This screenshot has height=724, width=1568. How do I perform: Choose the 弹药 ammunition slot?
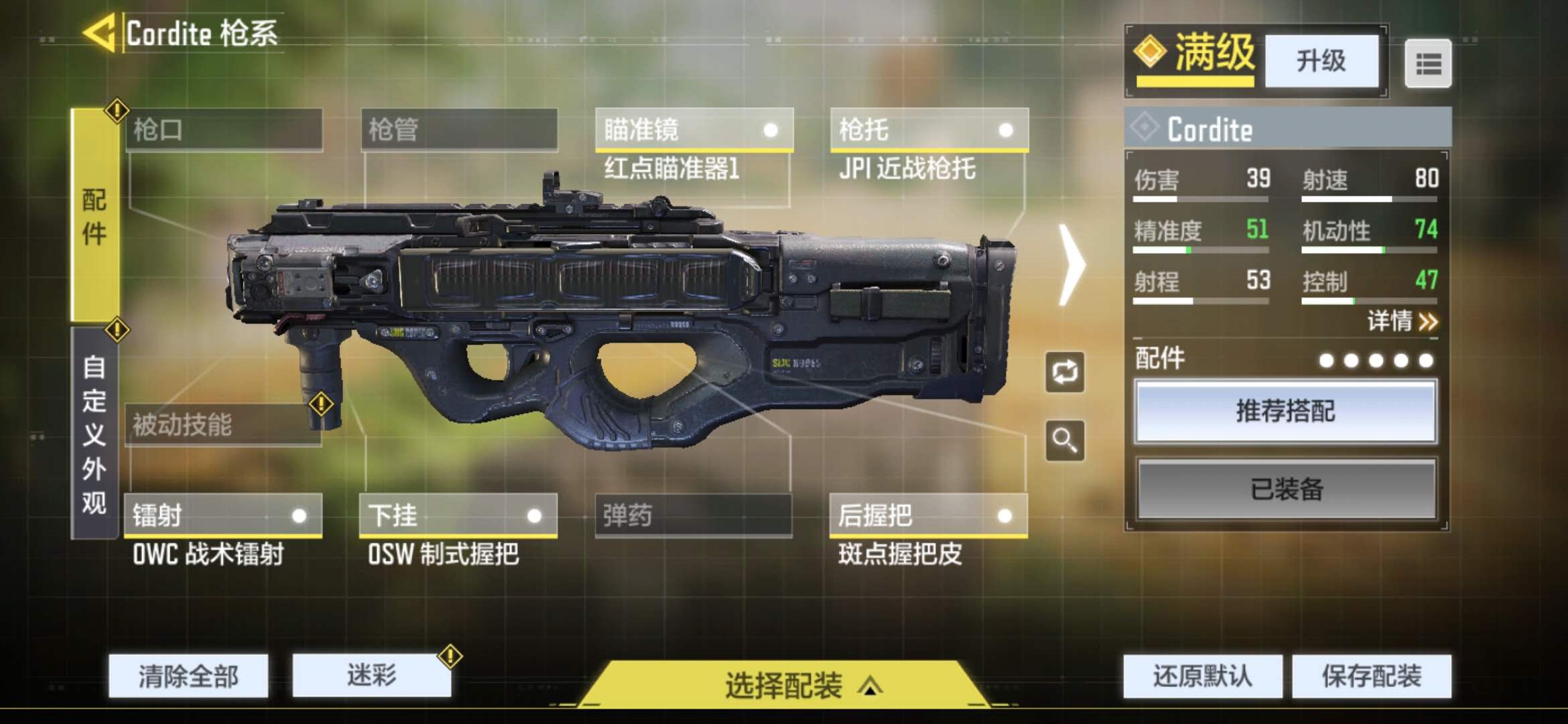[694, 516]
